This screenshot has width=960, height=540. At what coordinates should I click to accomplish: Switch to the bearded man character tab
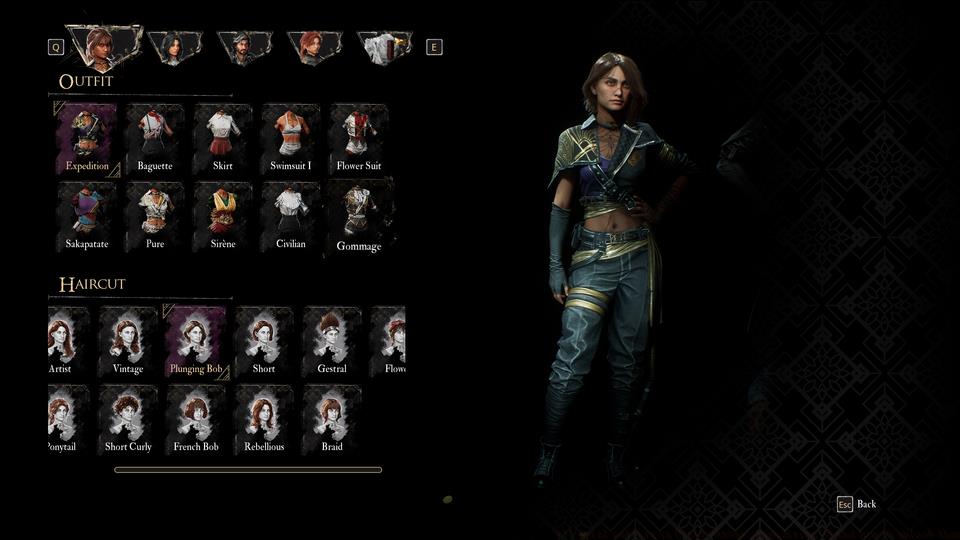coord(242,47)
